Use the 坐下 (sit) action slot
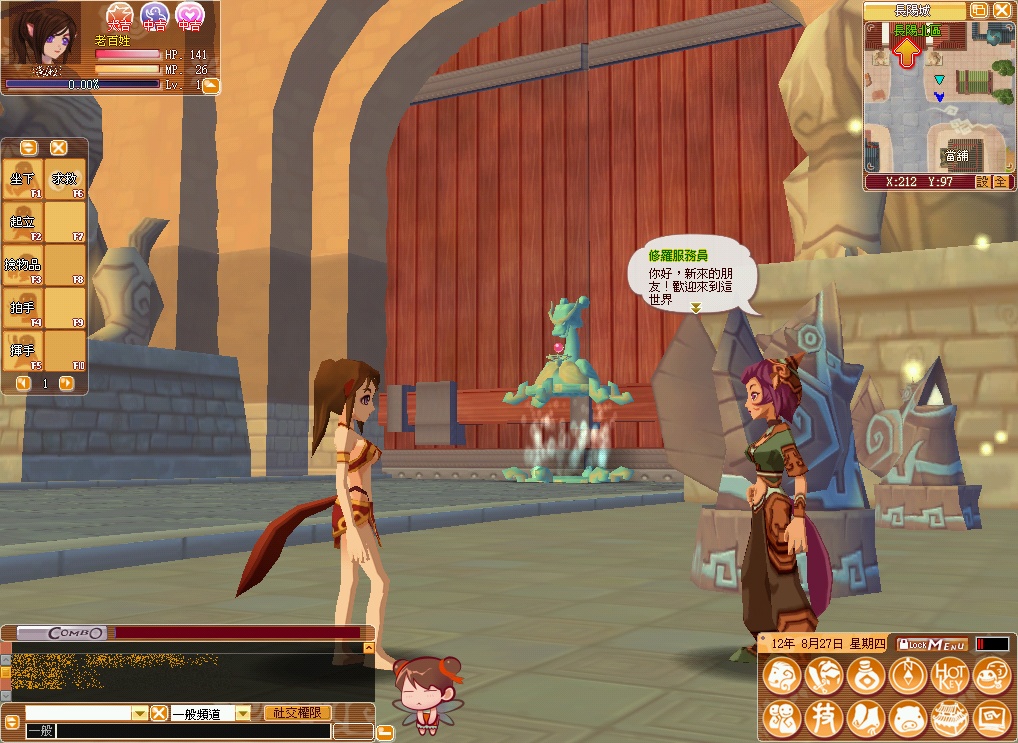Screen dimensions: 1018x743 click(x=23, y=179)
